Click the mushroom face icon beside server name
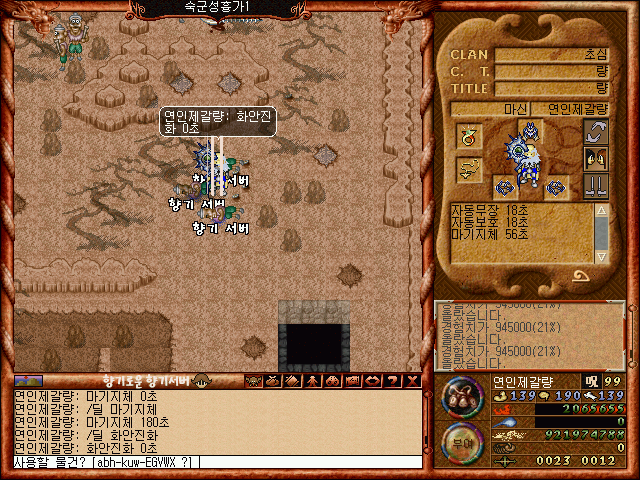 pos(202,380)
